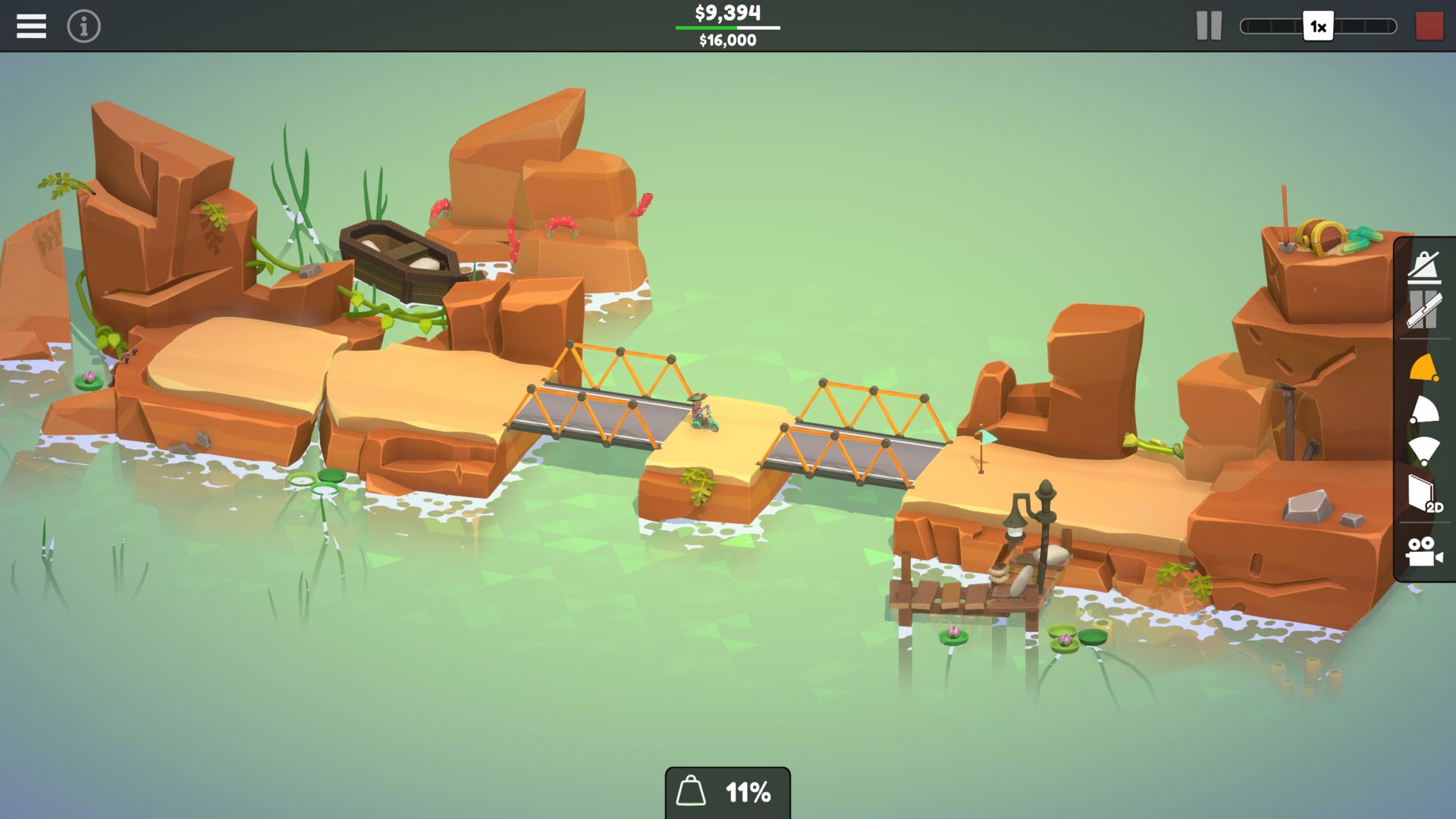Switch to the white left-pivot camera angle

tap(1424, 410)
